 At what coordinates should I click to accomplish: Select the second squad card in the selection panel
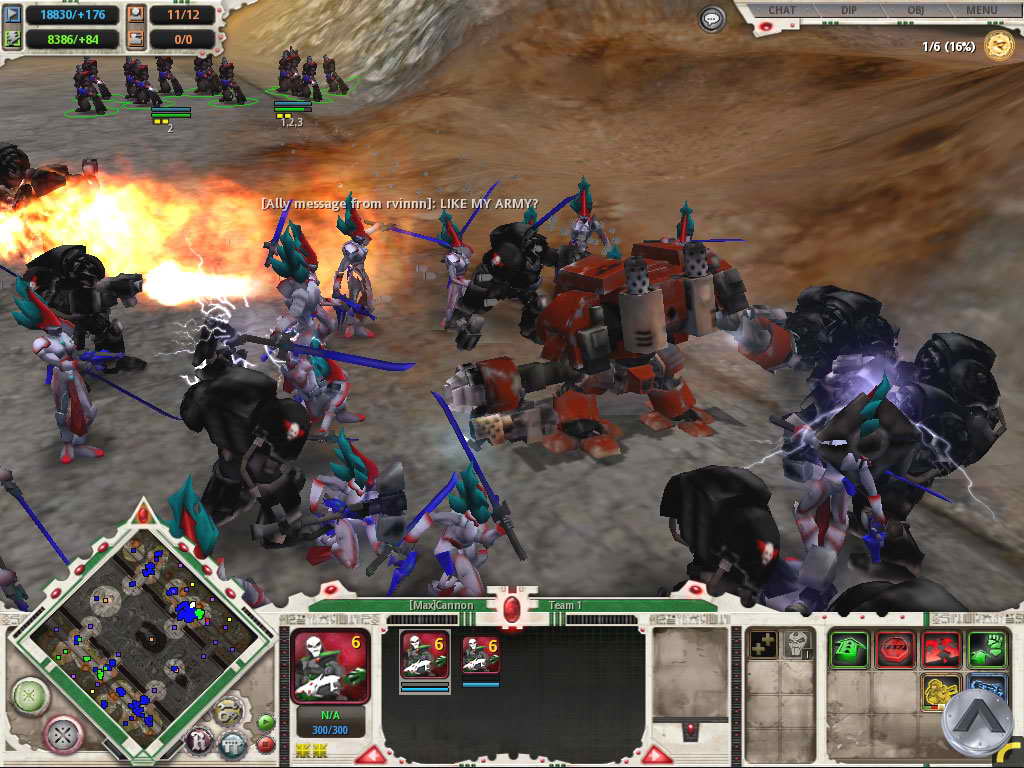(x=481, y=656)
